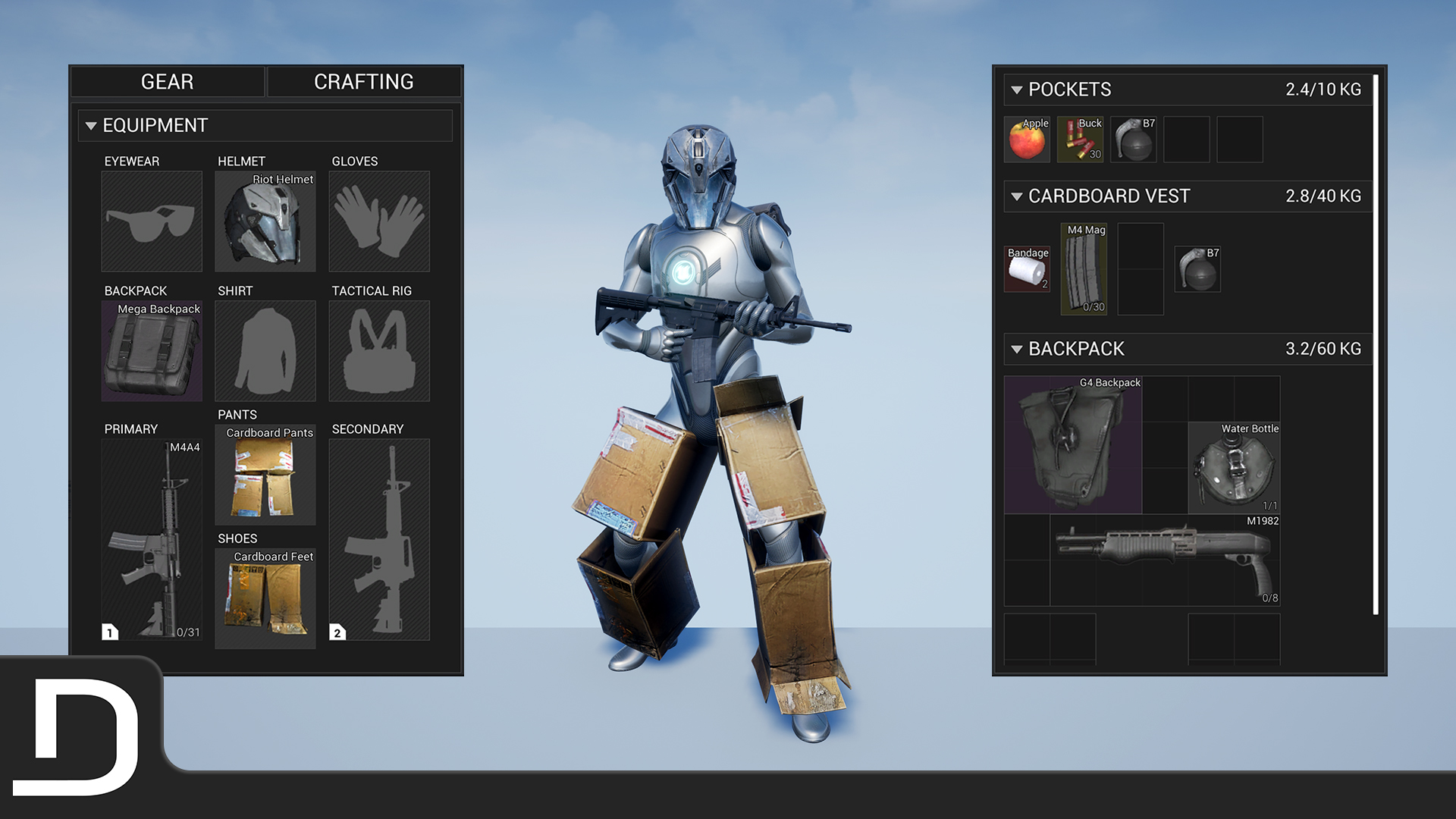Select the Bandage in Cardboard Vest
The width and height of the screenshot is (1456, 819).
tap(1028, 269)
